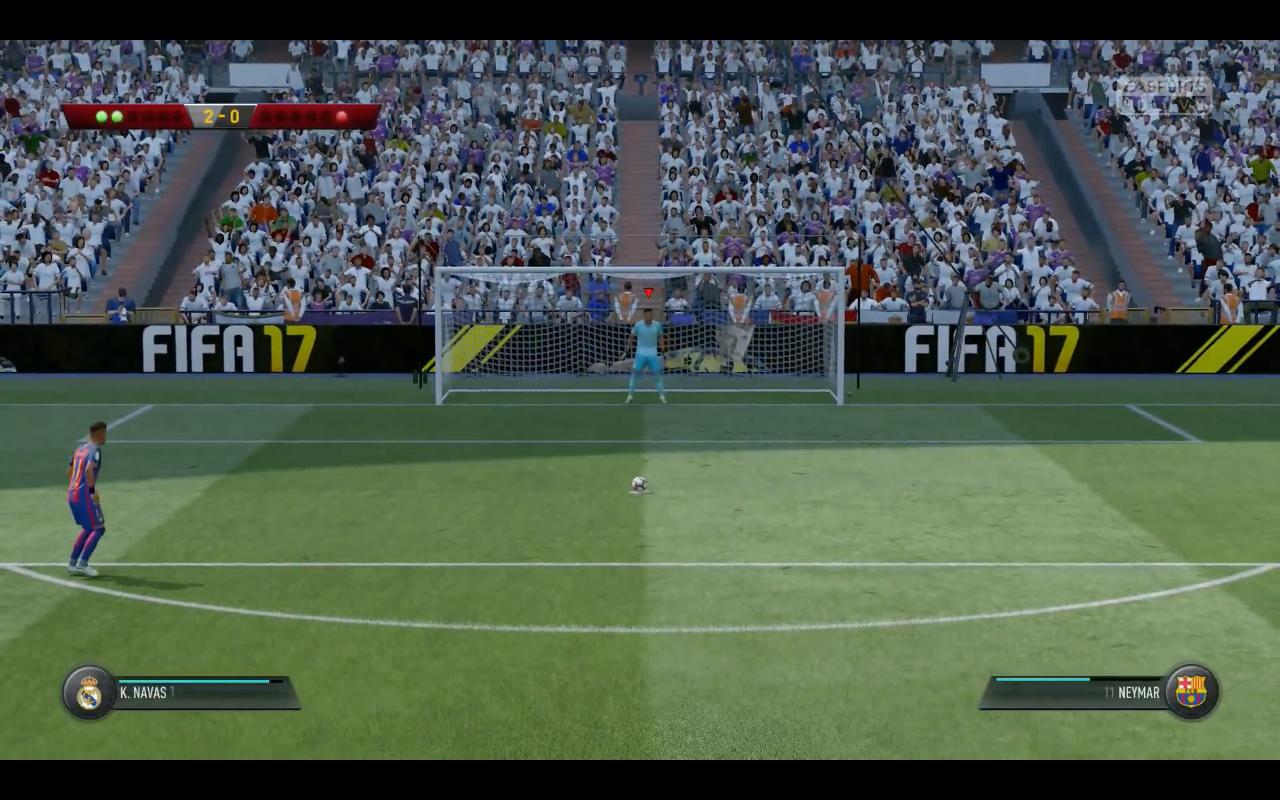Viewport: 1280px width, 800px height.
Task: Select the NEYMAR name label
Action: pos(1138,691)
